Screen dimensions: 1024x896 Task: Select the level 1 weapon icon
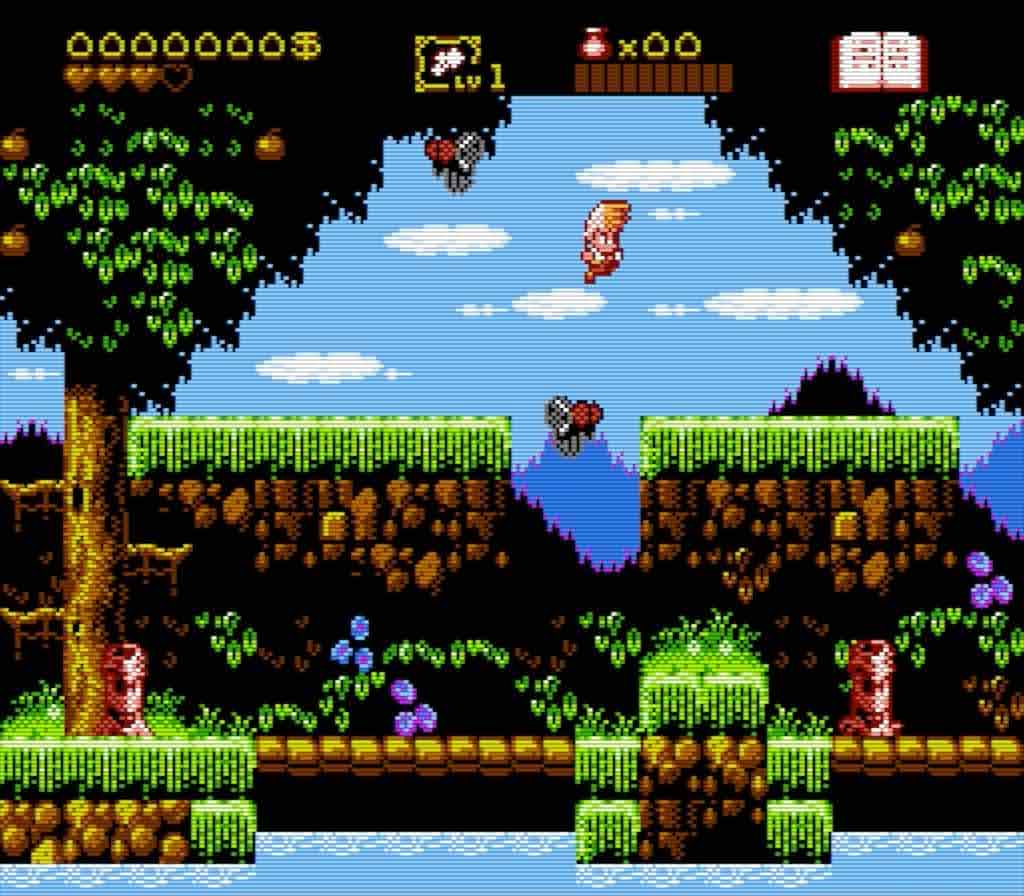point(446,64)
